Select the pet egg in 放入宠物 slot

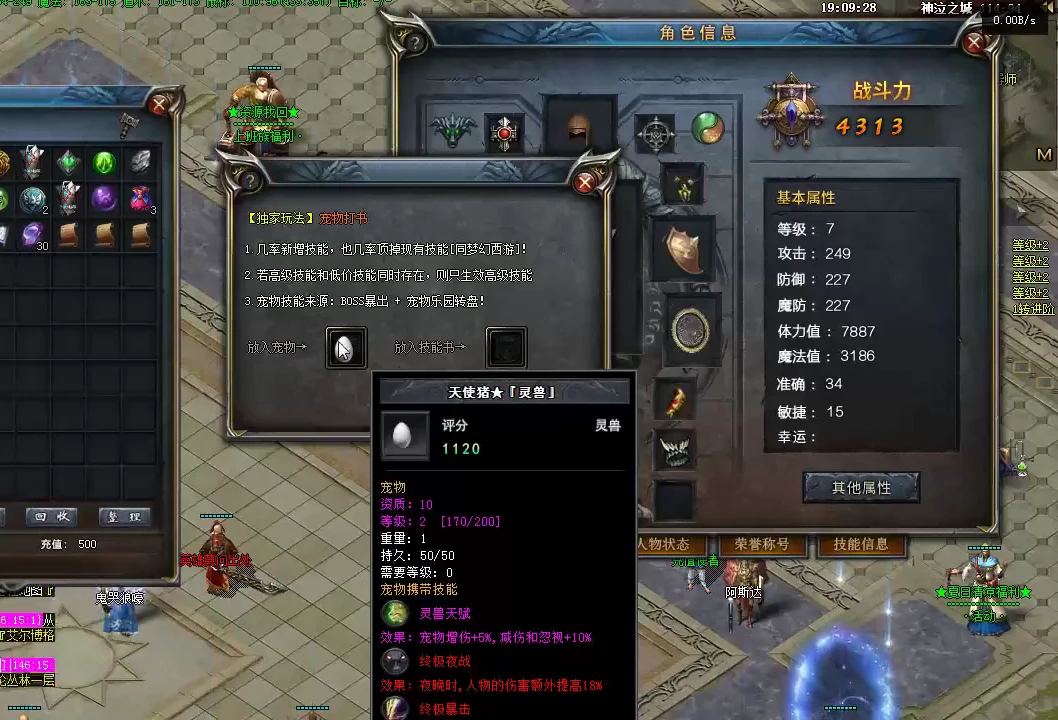click(x=346, y=348)
